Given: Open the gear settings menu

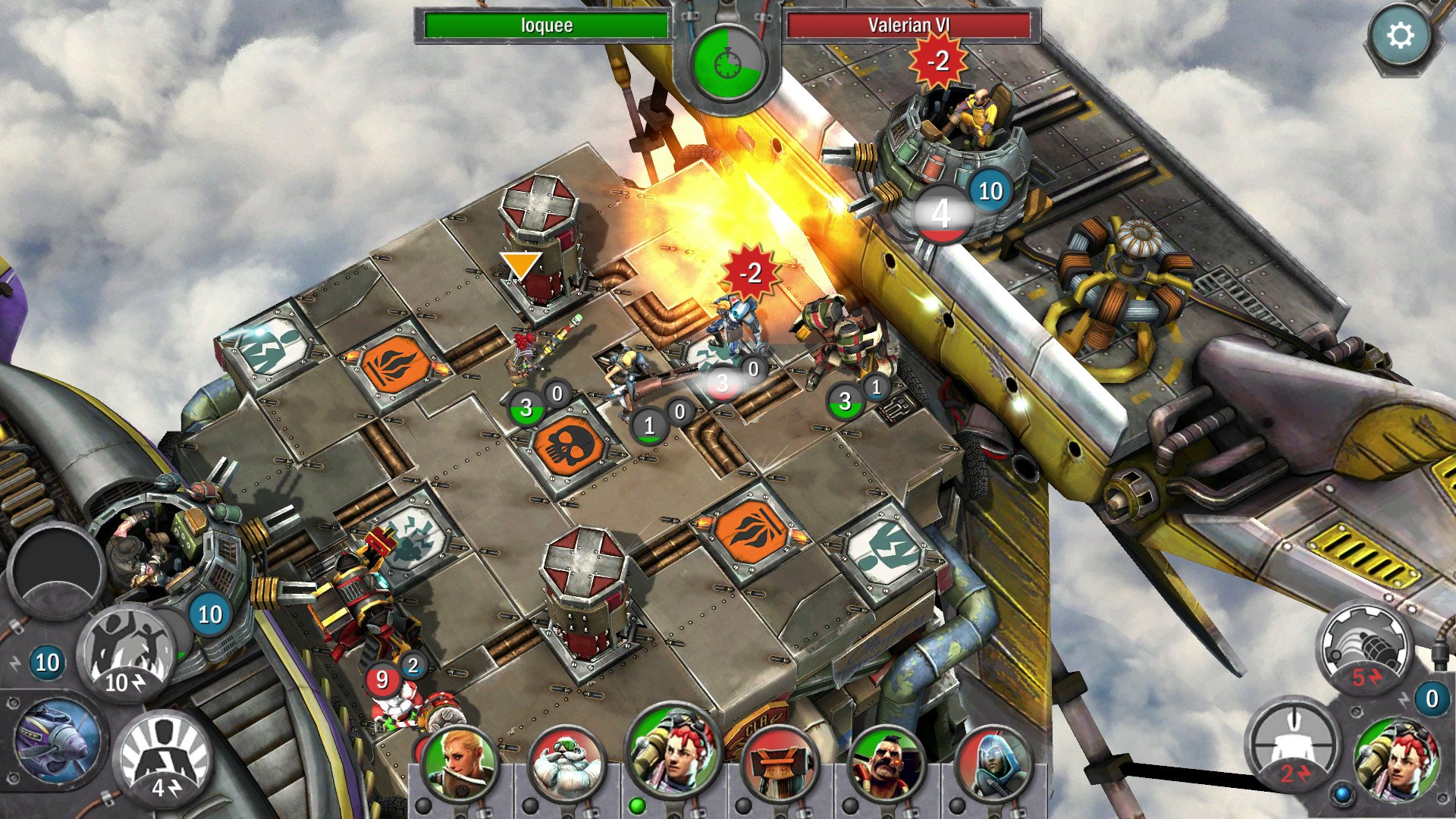Looking at the screenshot, I should pyautogui.click(x=1400, y=36).
